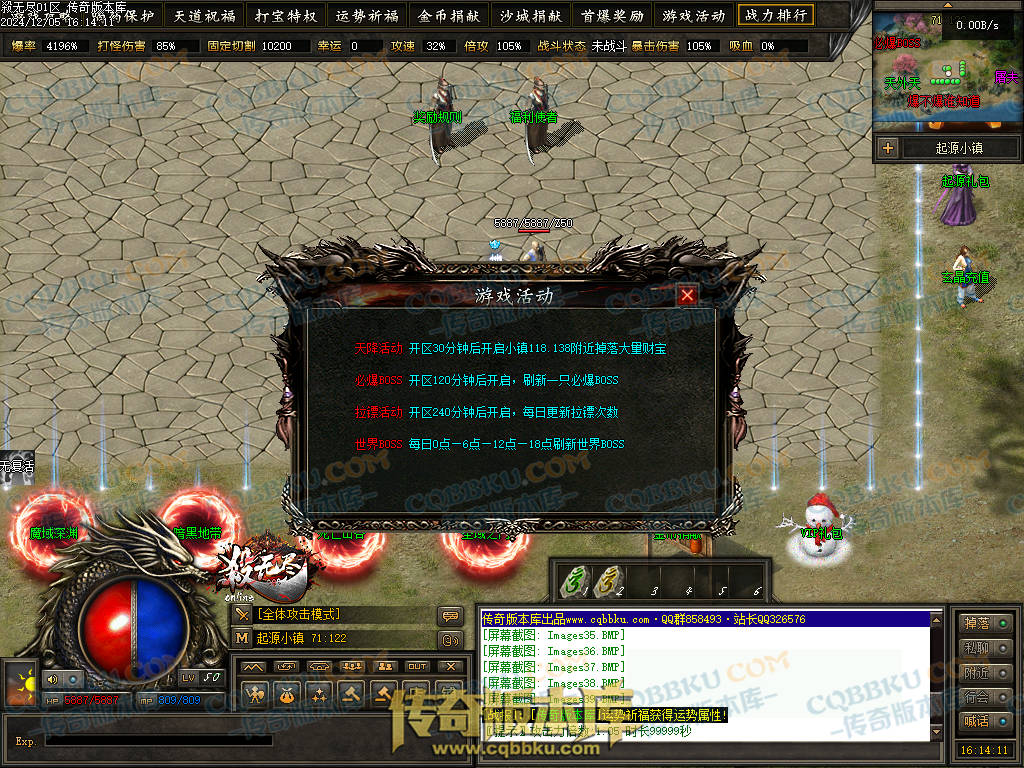Change the 全体攻击模式 attack mode
The width and height of the screenshot is (1024, 768).
point(299,614)
